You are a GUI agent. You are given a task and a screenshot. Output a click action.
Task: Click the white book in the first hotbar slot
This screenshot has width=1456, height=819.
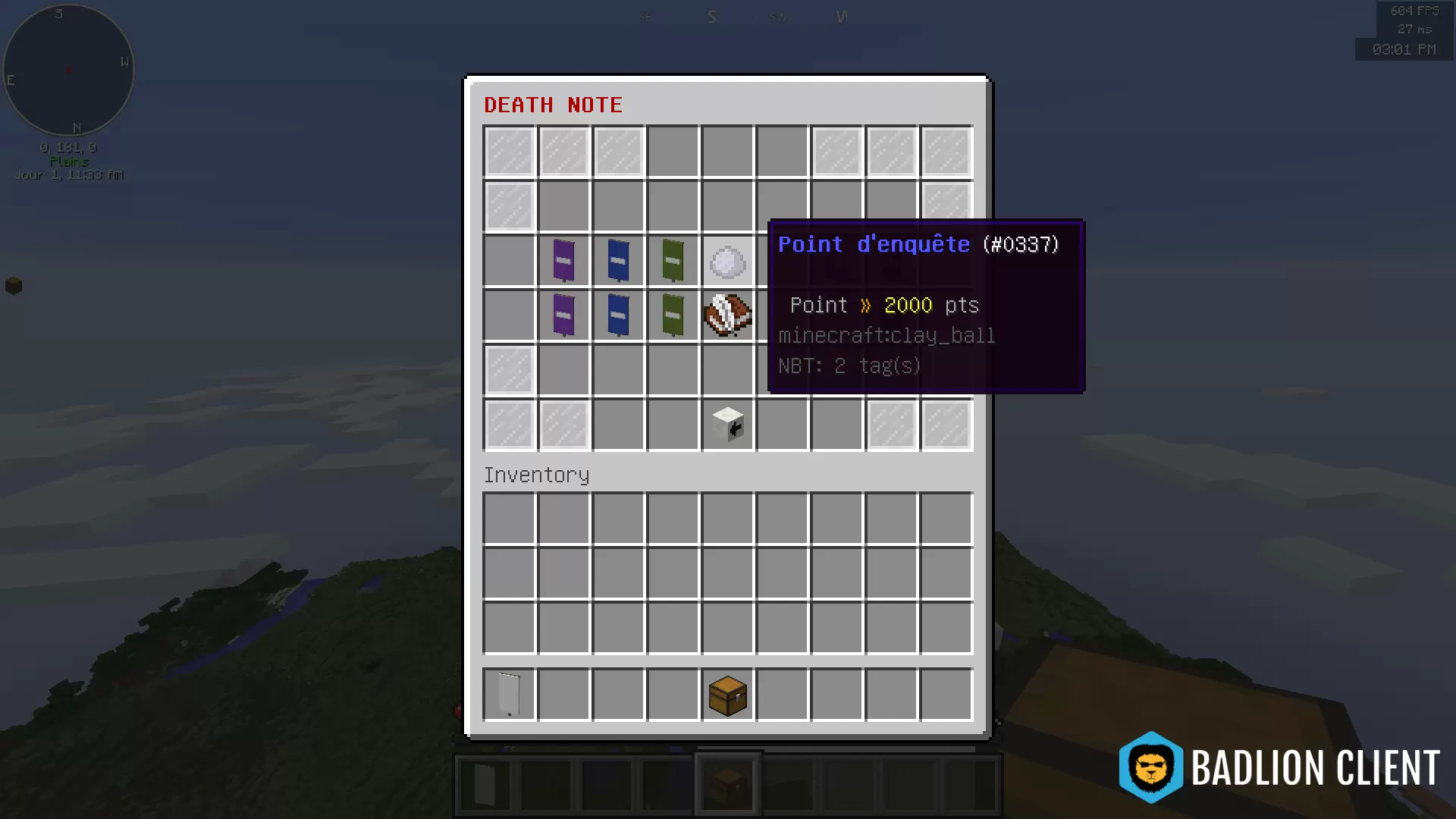(x=483, y=783)
